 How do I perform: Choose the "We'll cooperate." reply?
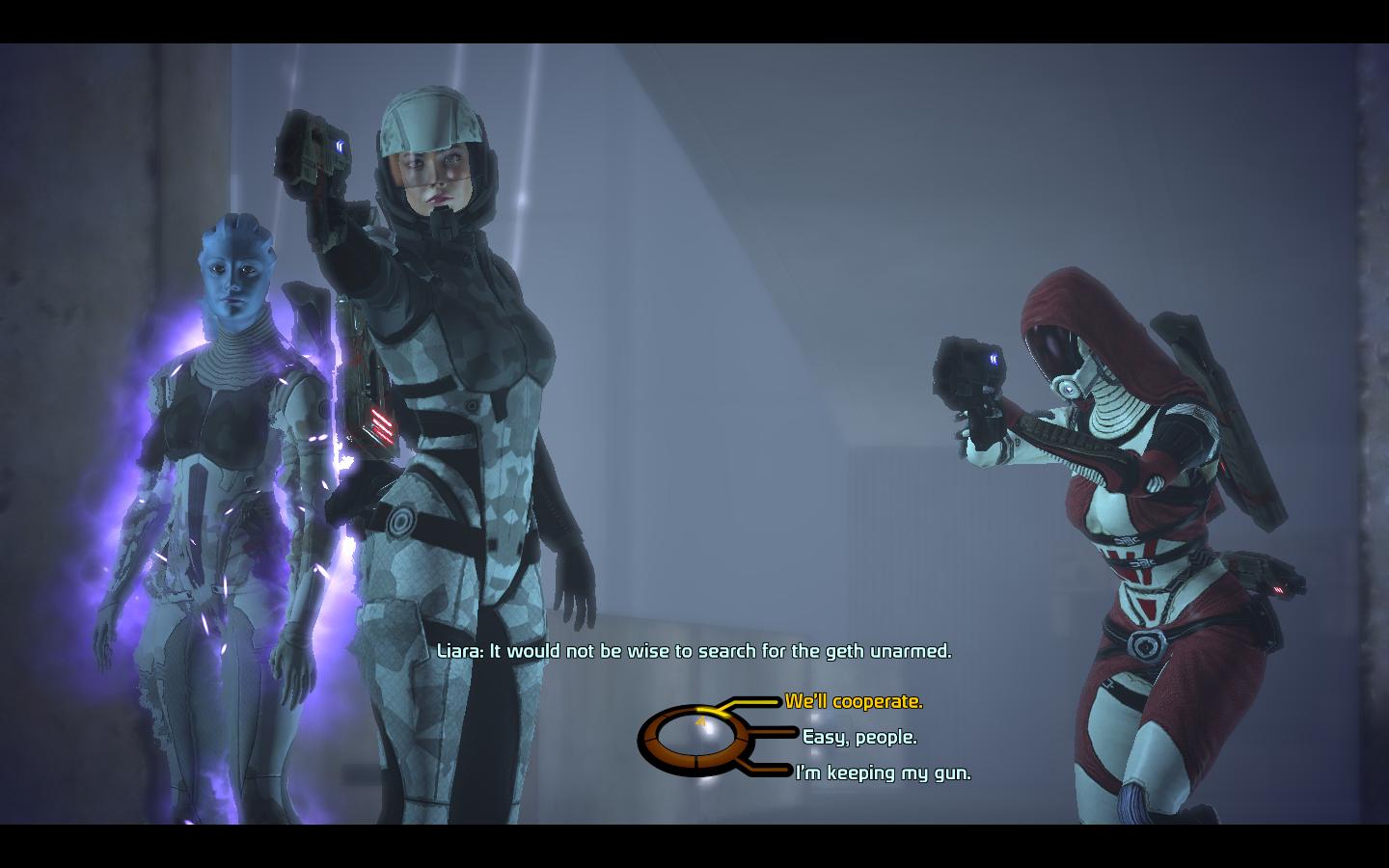pyautogui.click(x=854, y=702)
